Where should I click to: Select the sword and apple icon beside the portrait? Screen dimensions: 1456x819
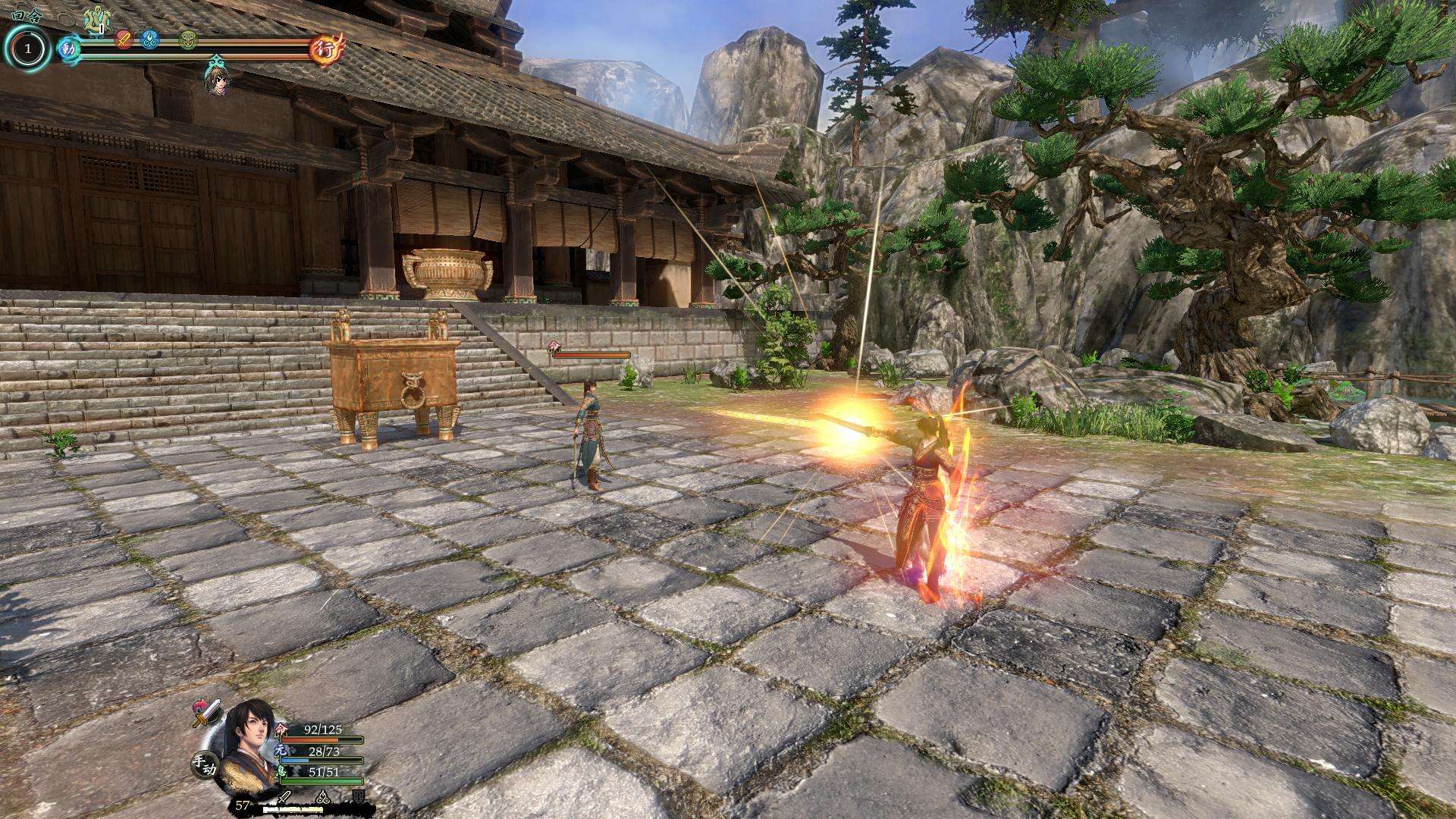tap(206, 711)
